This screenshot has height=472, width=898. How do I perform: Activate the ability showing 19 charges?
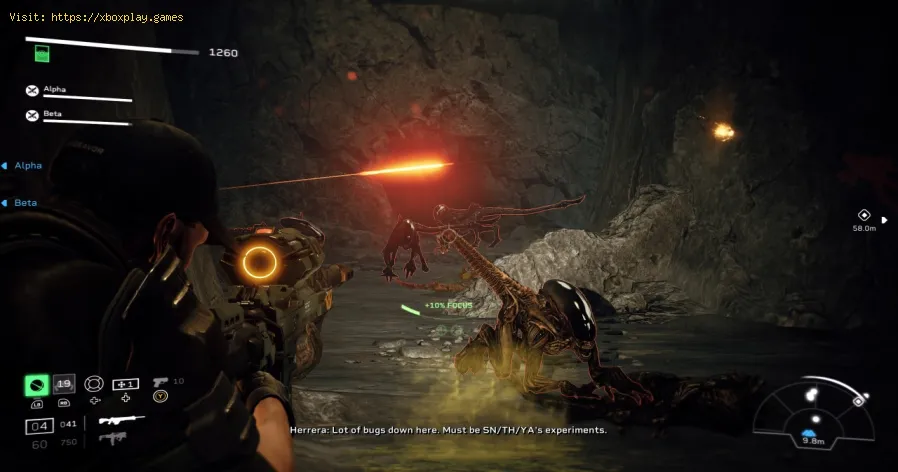click(63, 384)
